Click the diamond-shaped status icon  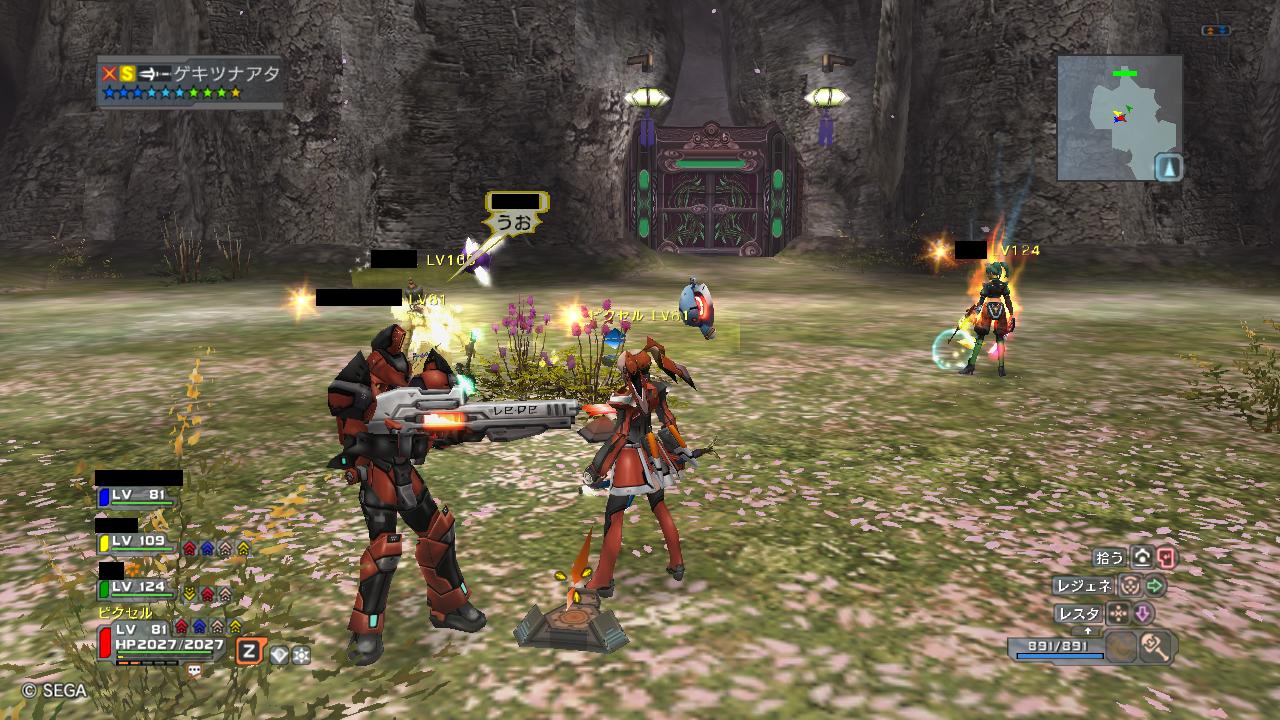click(x=278, y=654)
